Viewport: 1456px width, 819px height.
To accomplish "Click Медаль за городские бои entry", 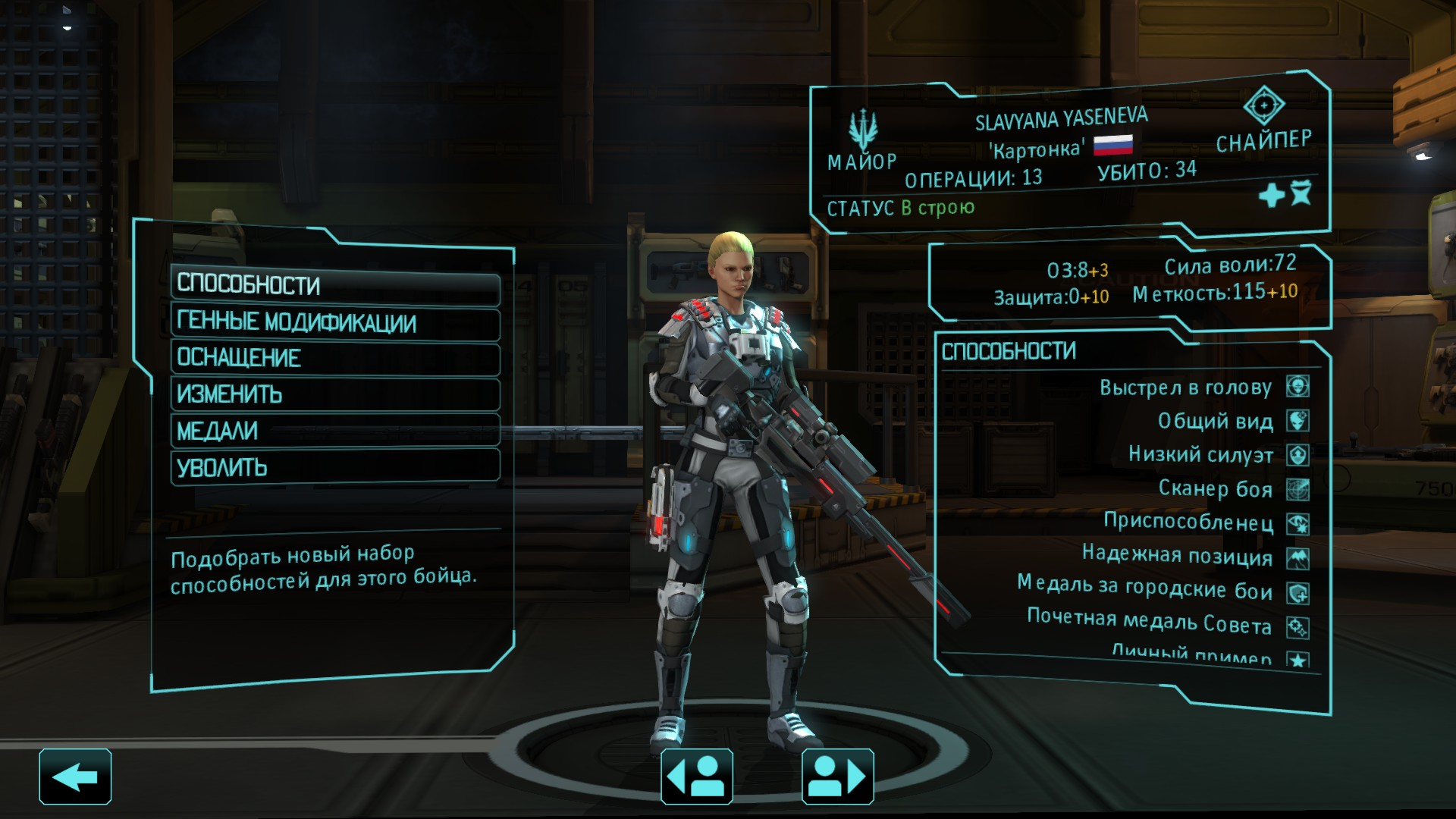I will click(1144, 588).
